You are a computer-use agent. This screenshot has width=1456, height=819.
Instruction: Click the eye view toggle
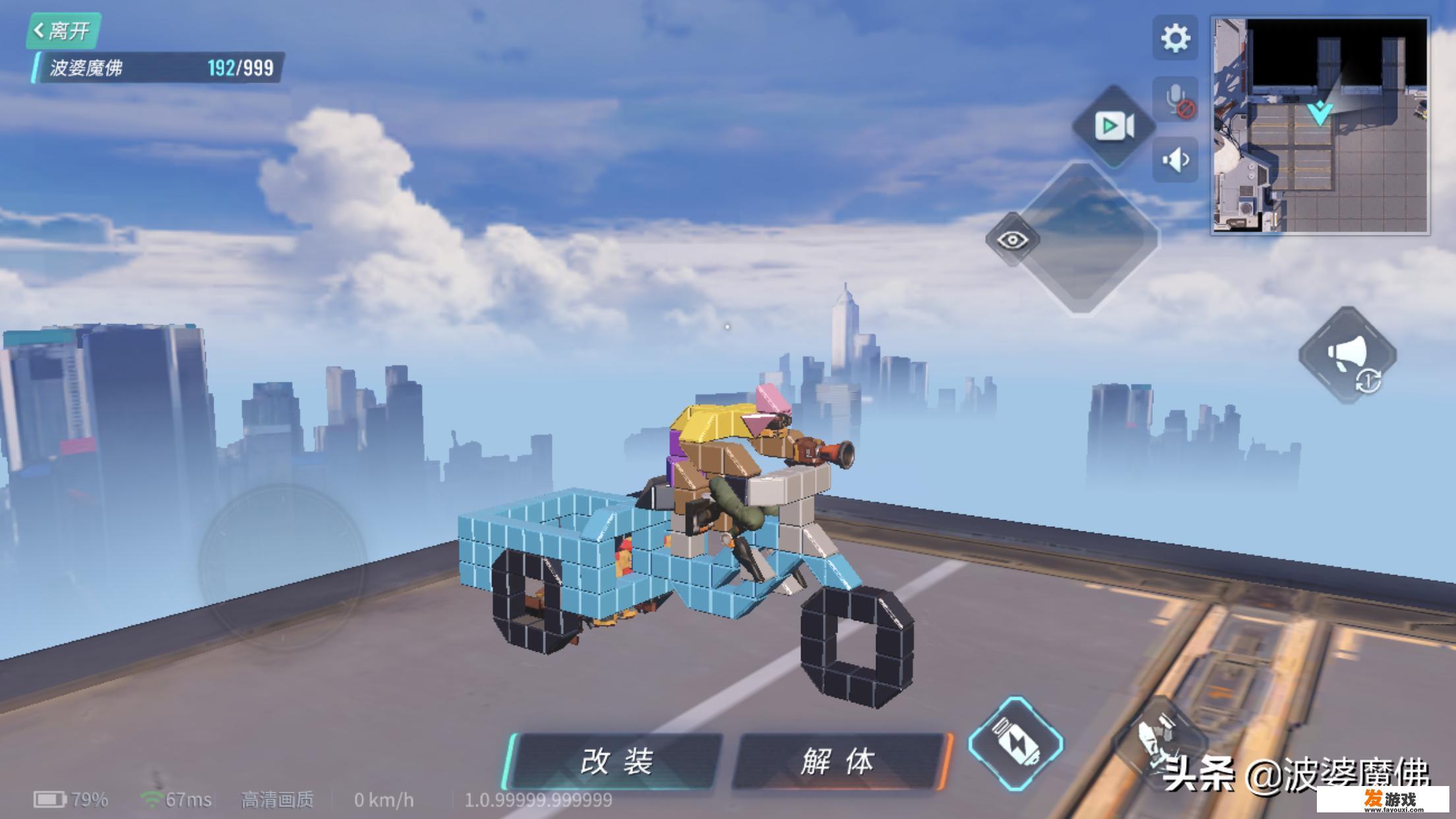pyautogui.click(x=1013, y=239)
